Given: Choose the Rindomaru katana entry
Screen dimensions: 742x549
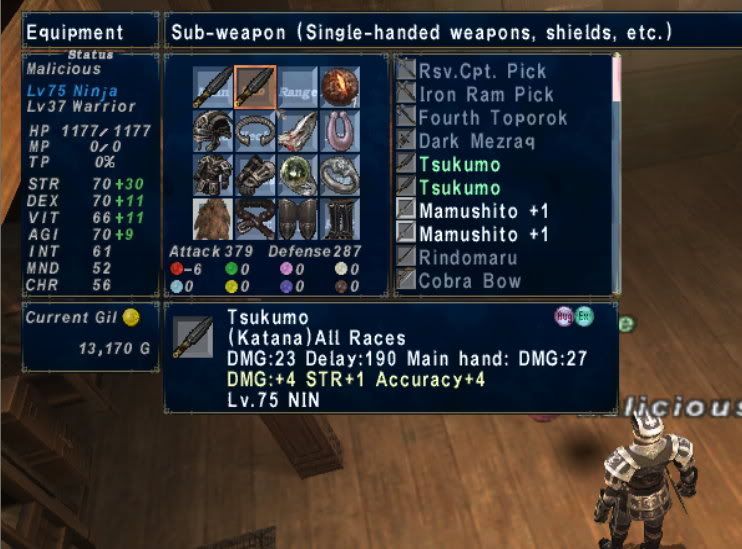Looking at the screenshot, I should tap(468, 257).
